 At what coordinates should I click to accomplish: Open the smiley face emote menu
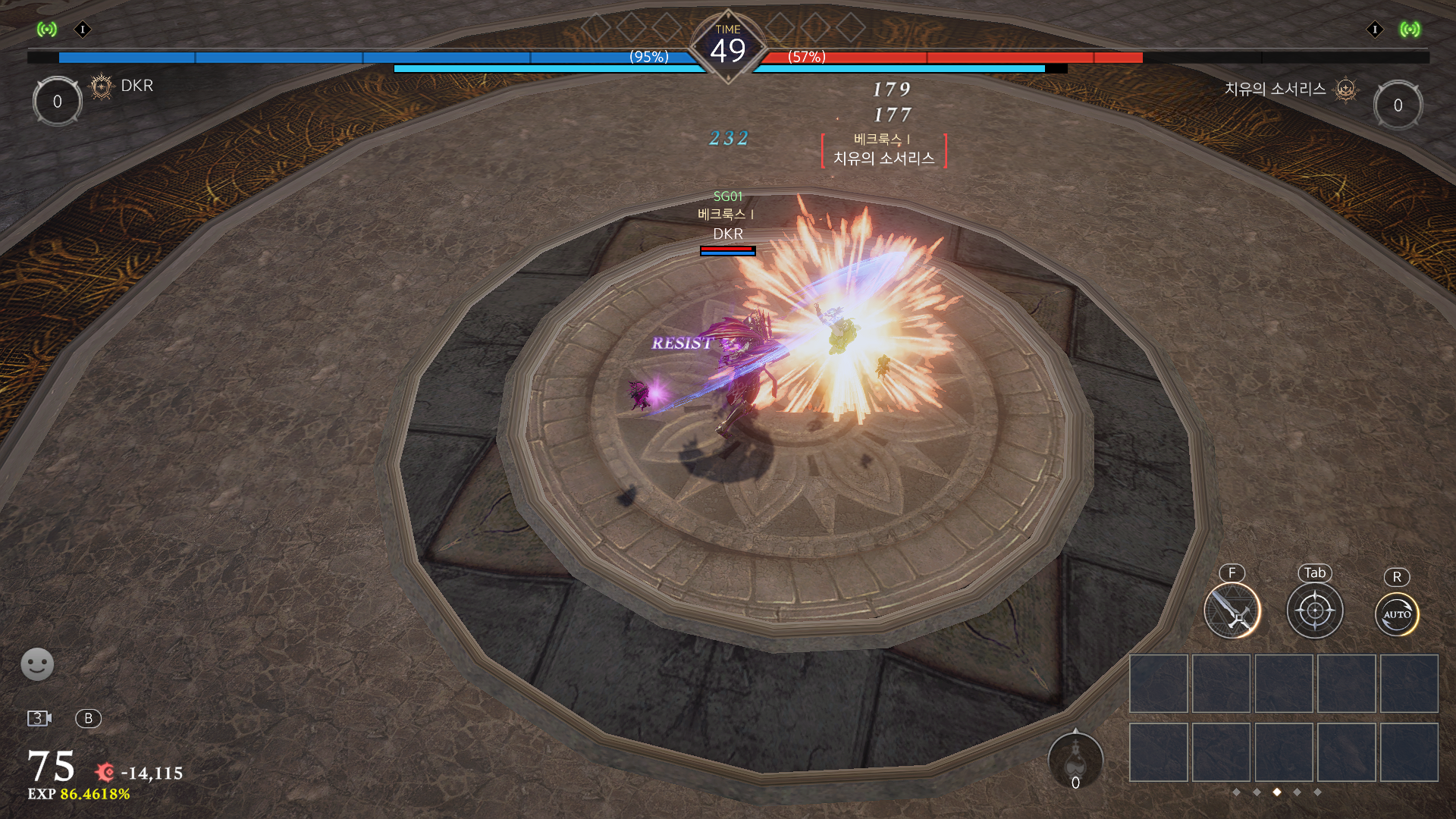click(x=37, y=664)
